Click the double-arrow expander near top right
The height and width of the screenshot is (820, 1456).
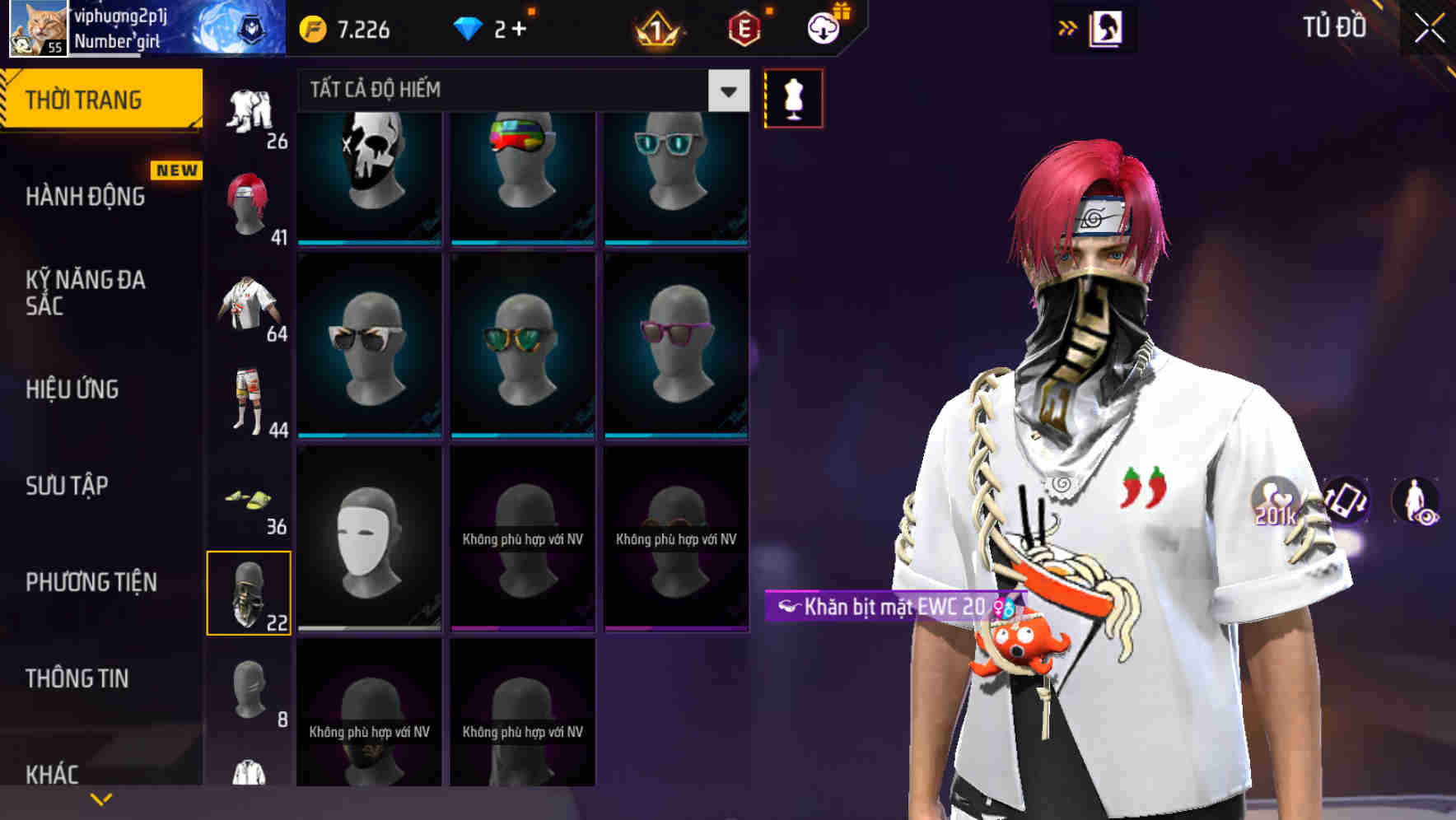click(1068, 28)
